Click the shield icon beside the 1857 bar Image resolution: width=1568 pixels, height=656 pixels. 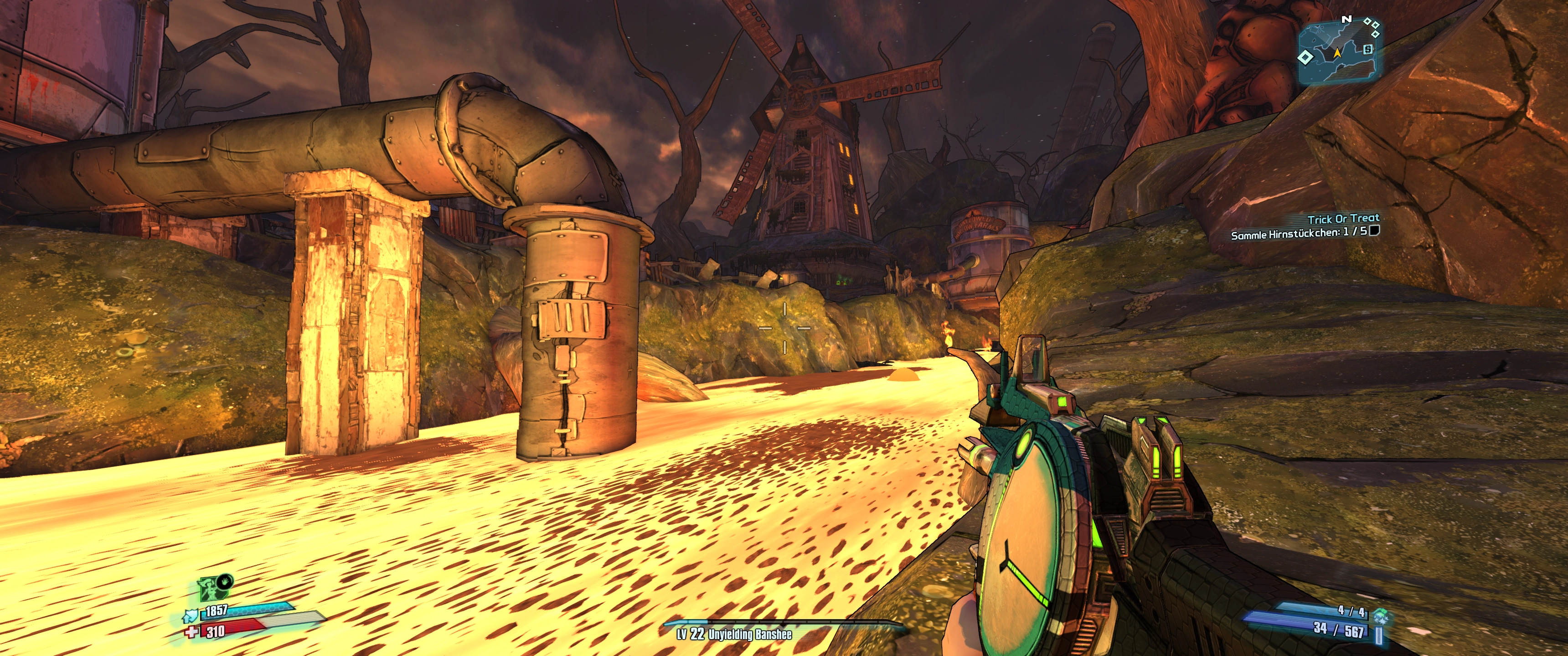[x=190, y=616]
